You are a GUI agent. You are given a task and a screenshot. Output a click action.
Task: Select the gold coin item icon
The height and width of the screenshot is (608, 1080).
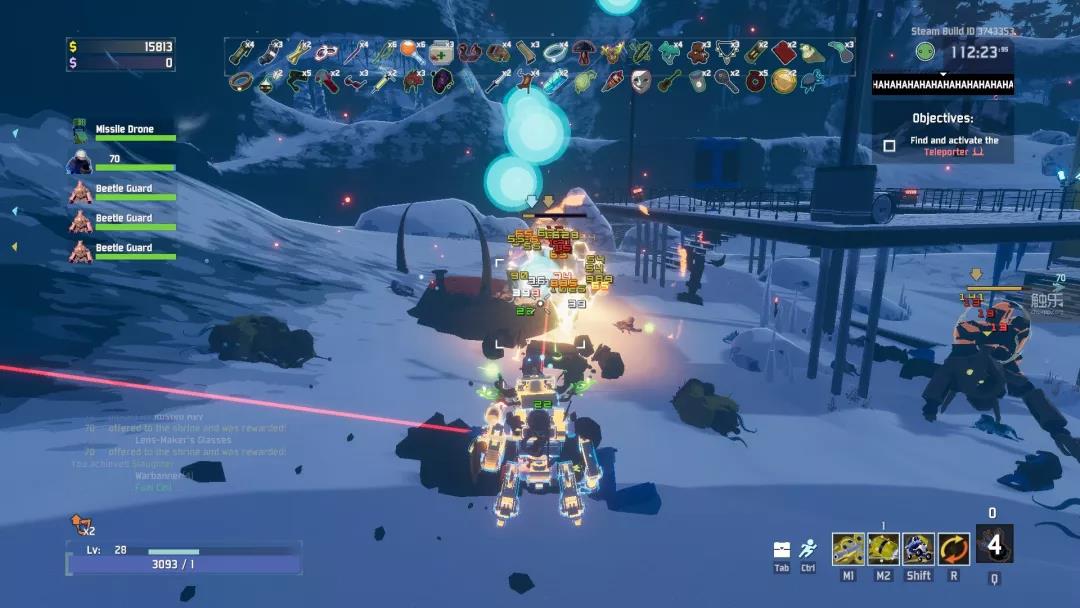tap(784, 80)
